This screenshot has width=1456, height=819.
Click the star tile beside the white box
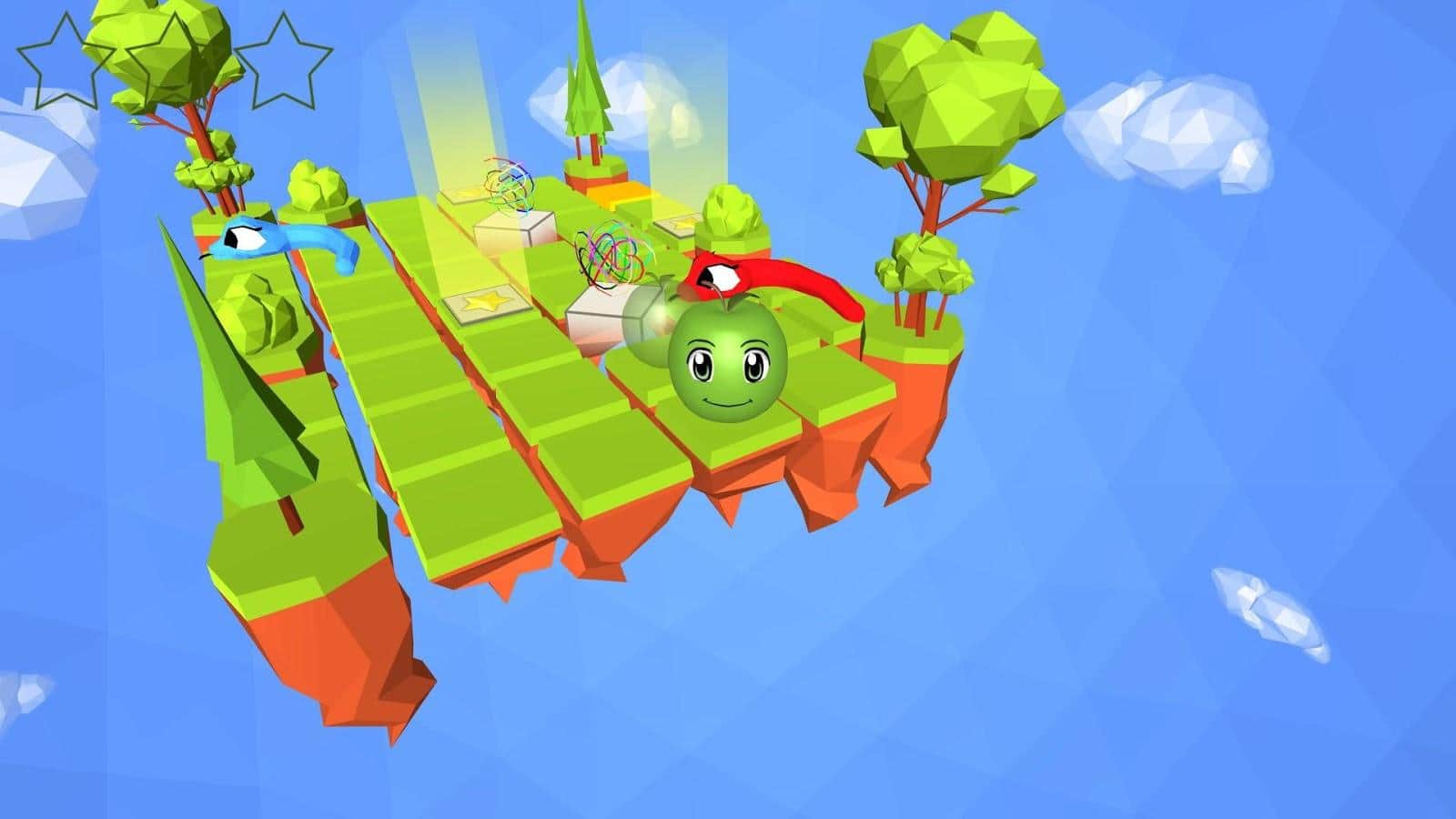(464, 191)
